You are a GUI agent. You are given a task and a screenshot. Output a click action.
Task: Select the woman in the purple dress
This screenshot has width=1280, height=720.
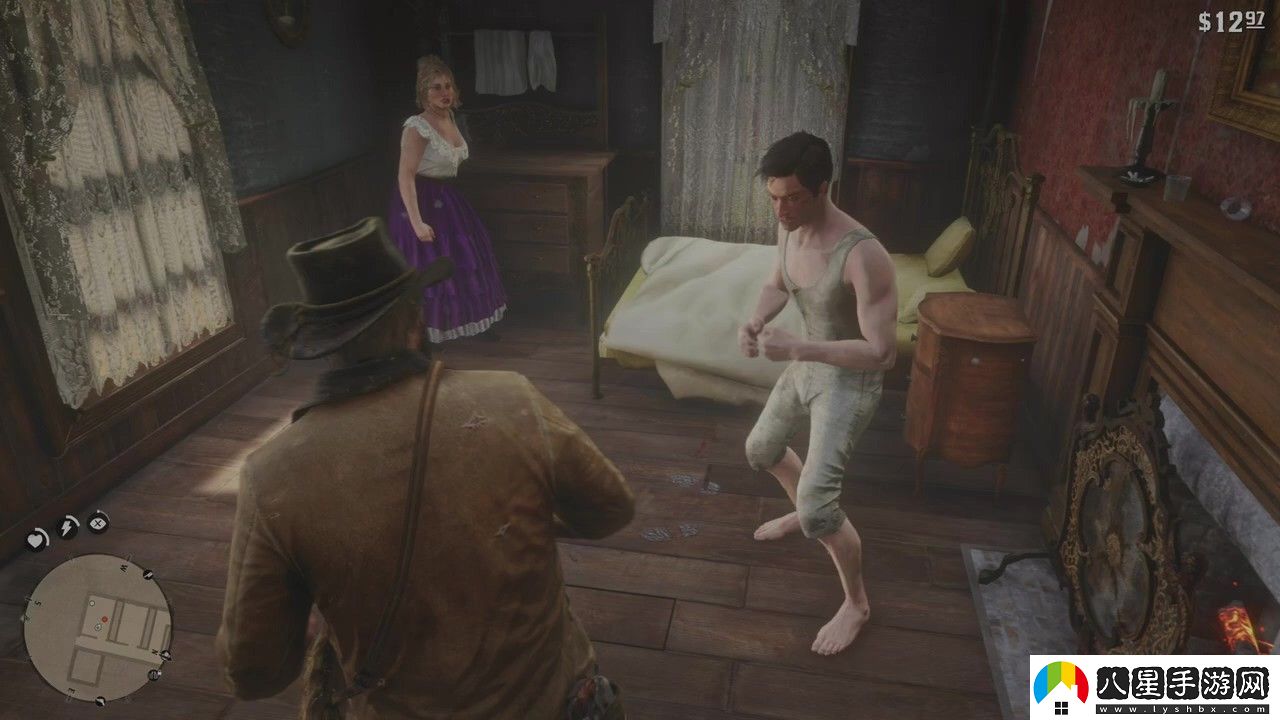[x=445, y=220]
